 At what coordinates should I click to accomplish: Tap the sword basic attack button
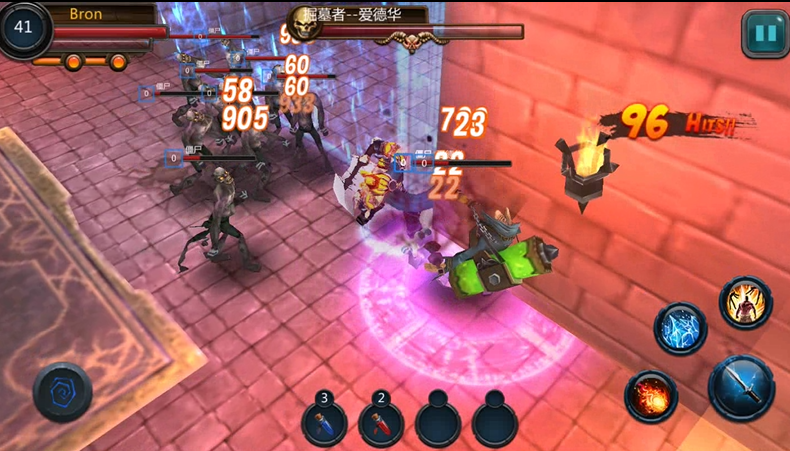(742, 388)
